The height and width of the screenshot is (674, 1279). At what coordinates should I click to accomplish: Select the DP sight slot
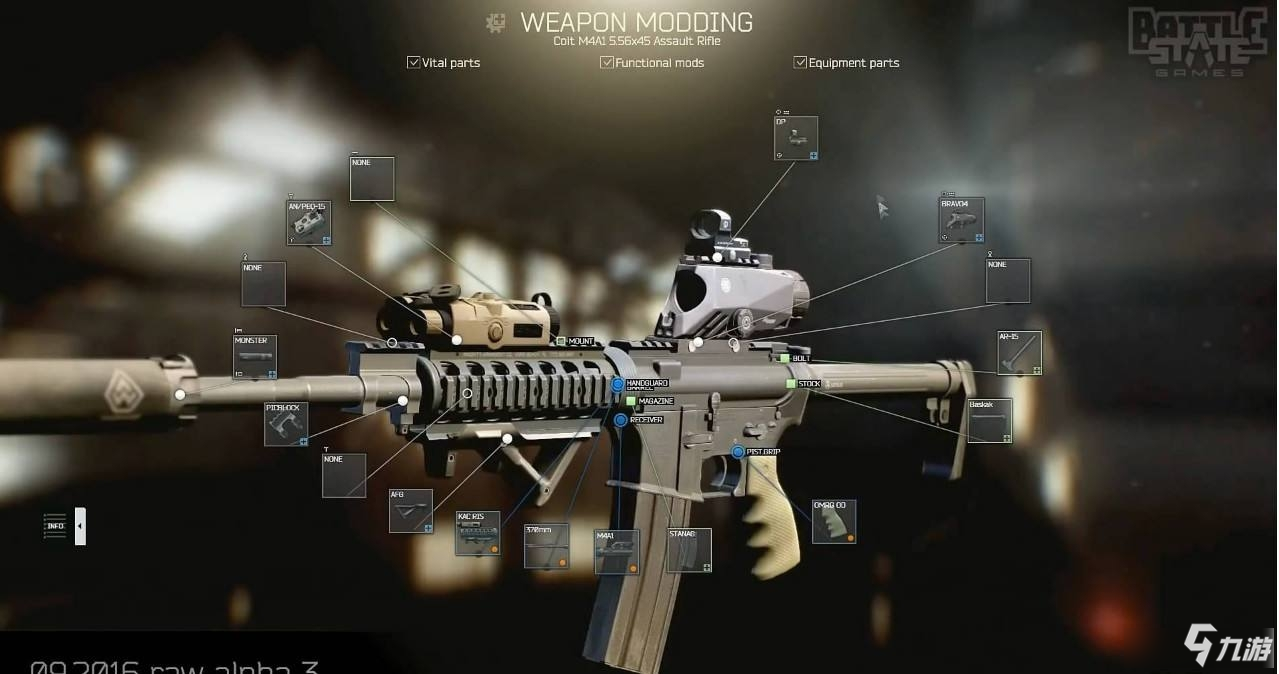click(796, 138)
